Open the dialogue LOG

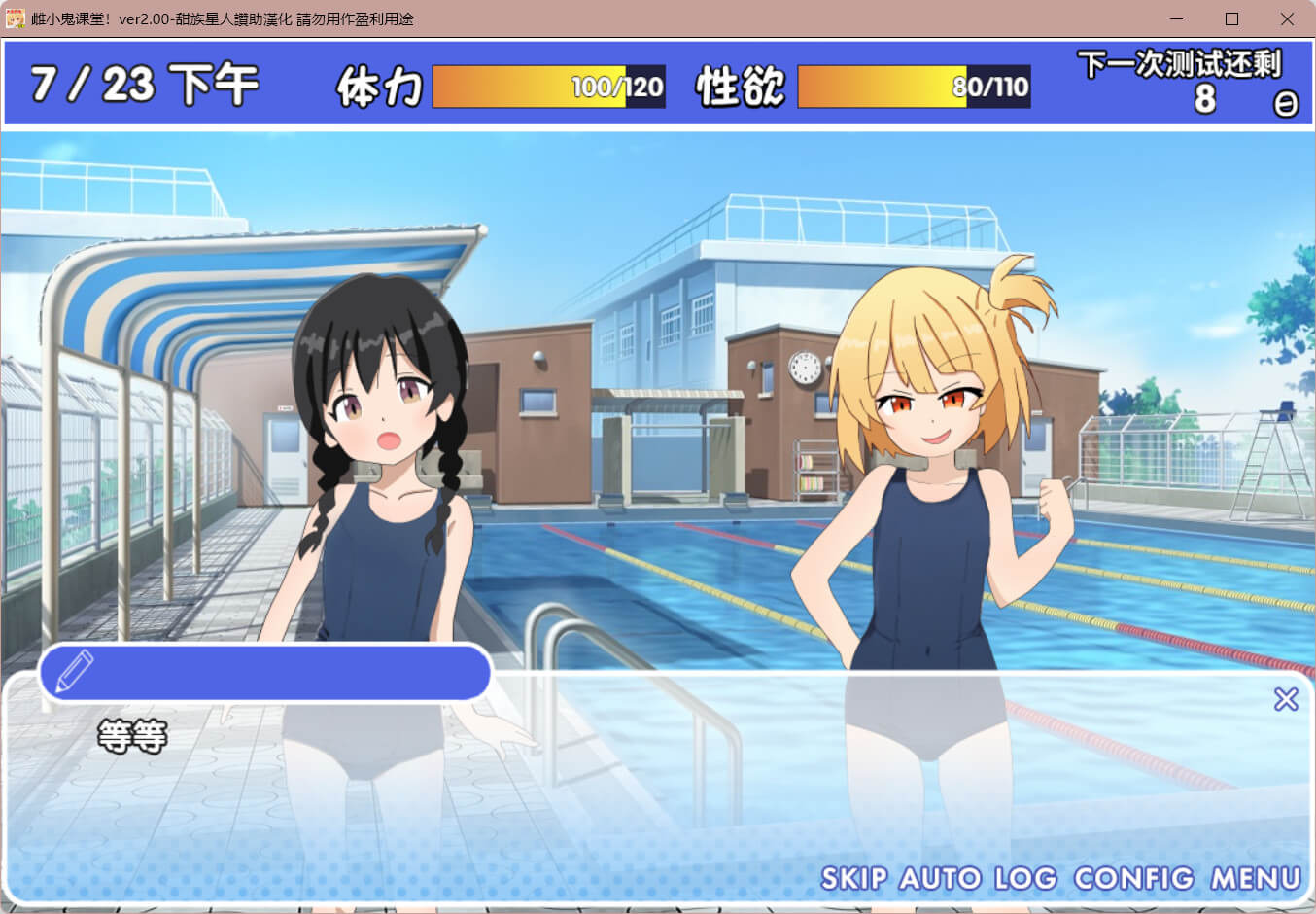coord(1024,879)
